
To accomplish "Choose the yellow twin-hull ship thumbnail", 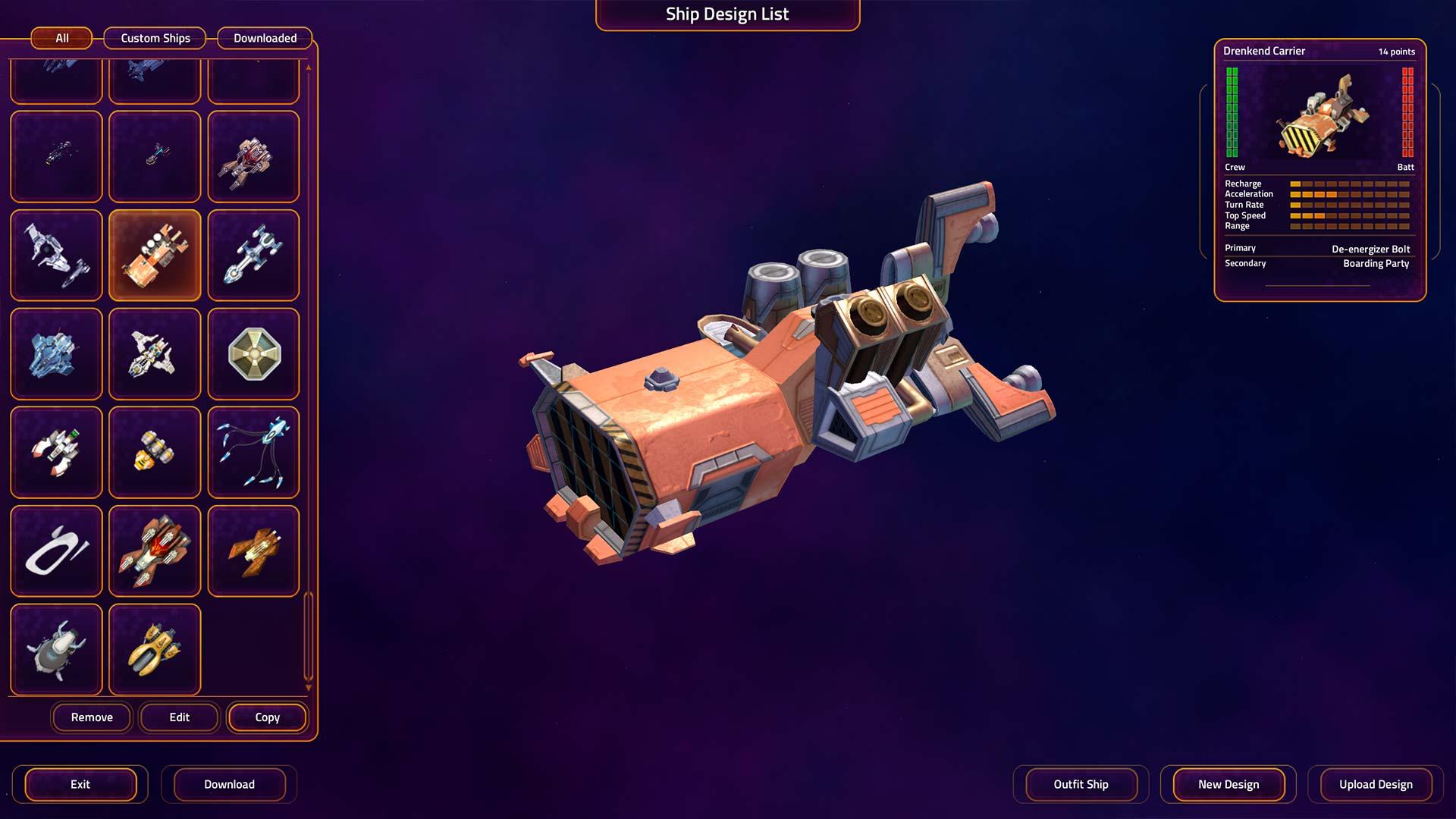I will click(155, 650).
